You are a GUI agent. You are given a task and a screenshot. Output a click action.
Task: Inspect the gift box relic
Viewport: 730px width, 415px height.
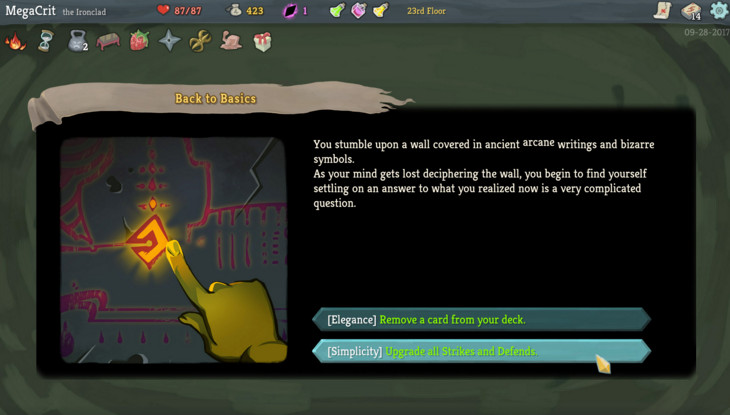(262, 41)
